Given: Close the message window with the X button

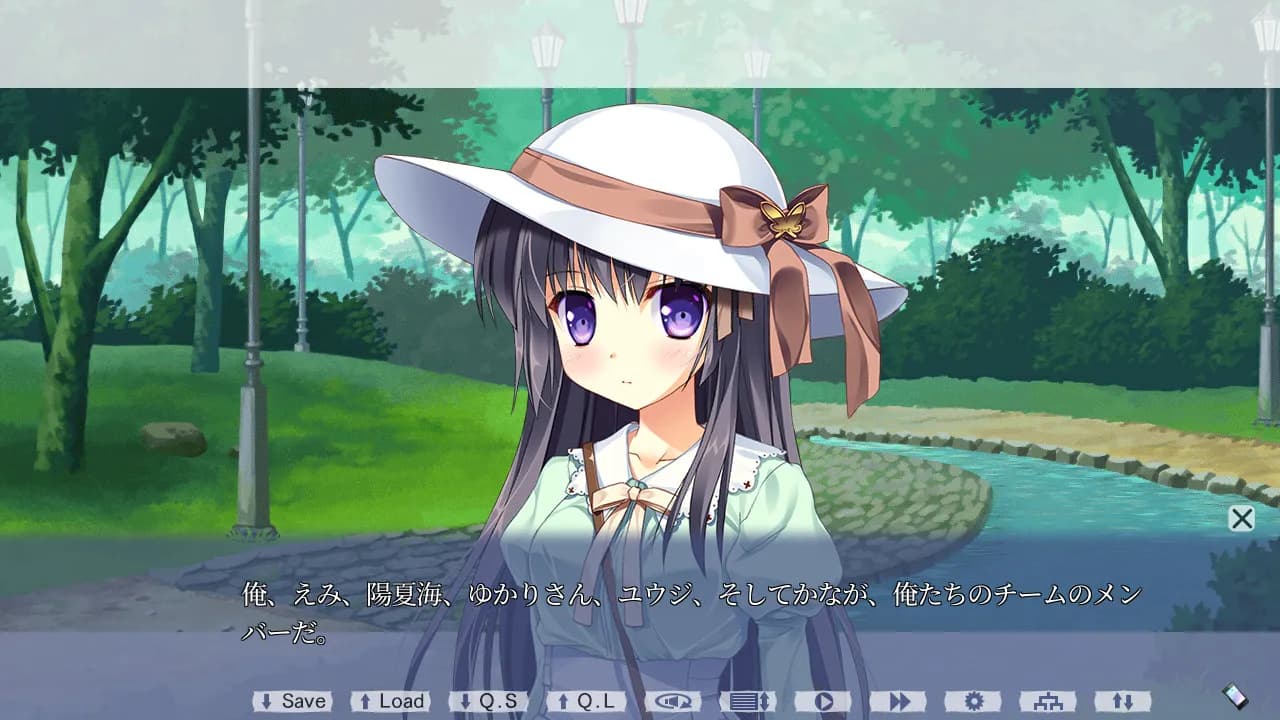Looking at the screenshot, I should (1241, 519).
